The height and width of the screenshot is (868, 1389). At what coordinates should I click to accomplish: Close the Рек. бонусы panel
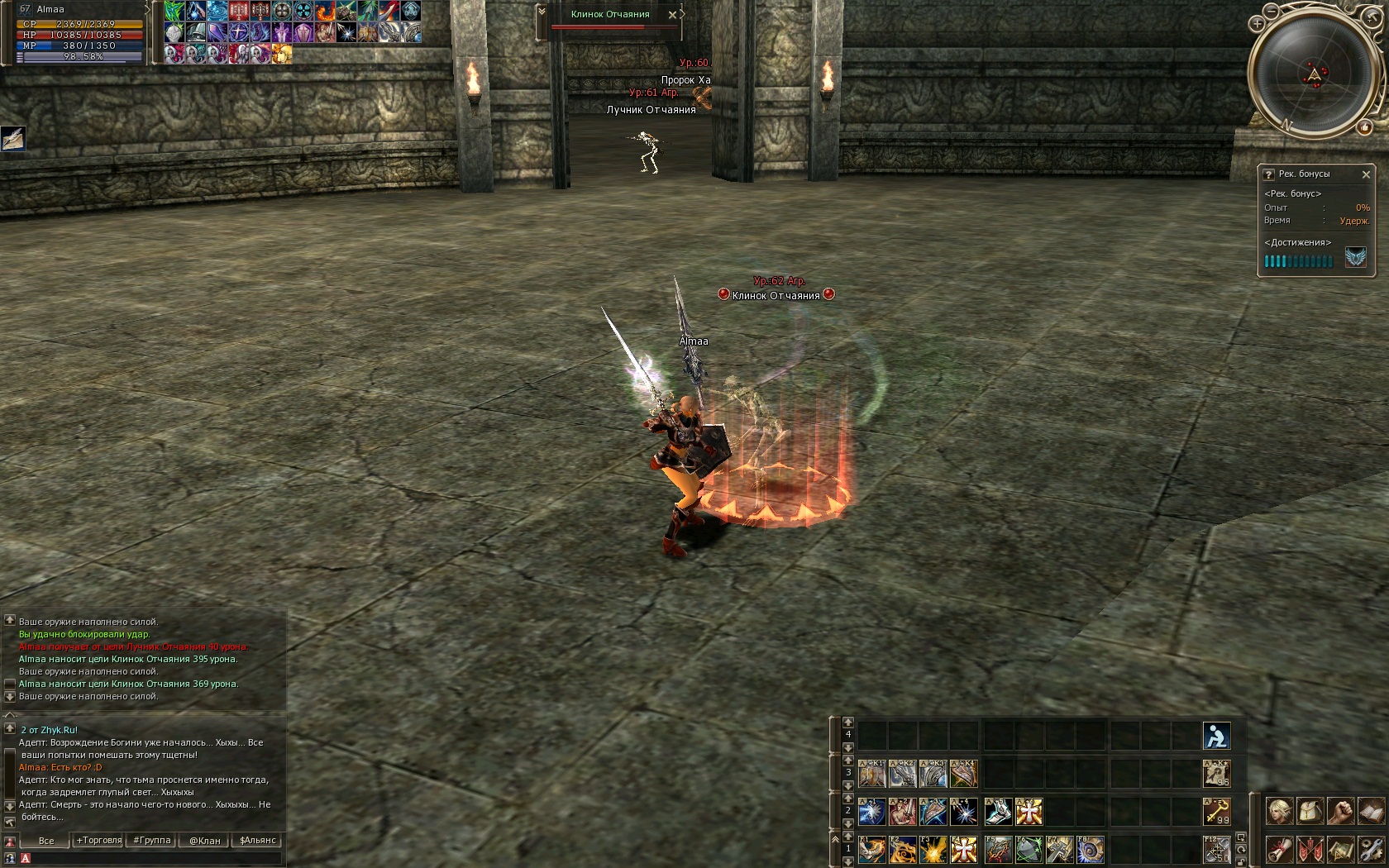pyautogui.click(x=1366, y=174)
